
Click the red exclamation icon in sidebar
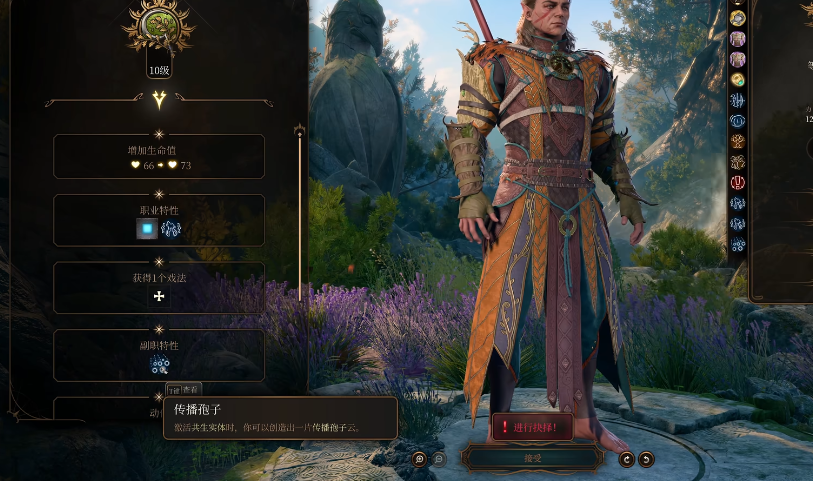pos(738,182)
